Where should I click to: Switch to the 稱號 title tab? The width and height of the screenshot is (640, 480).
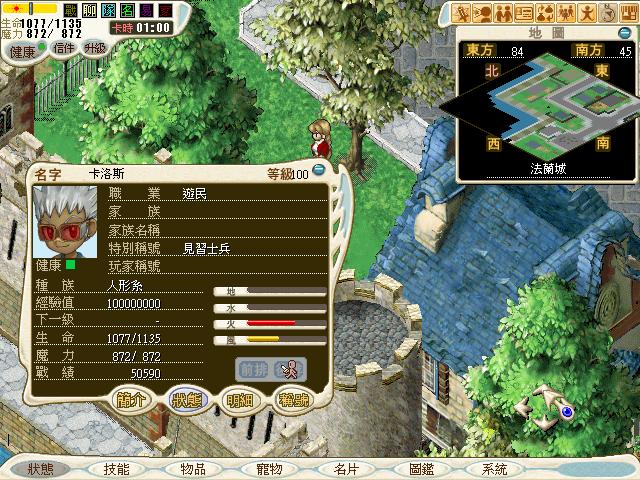coord(292,399)
